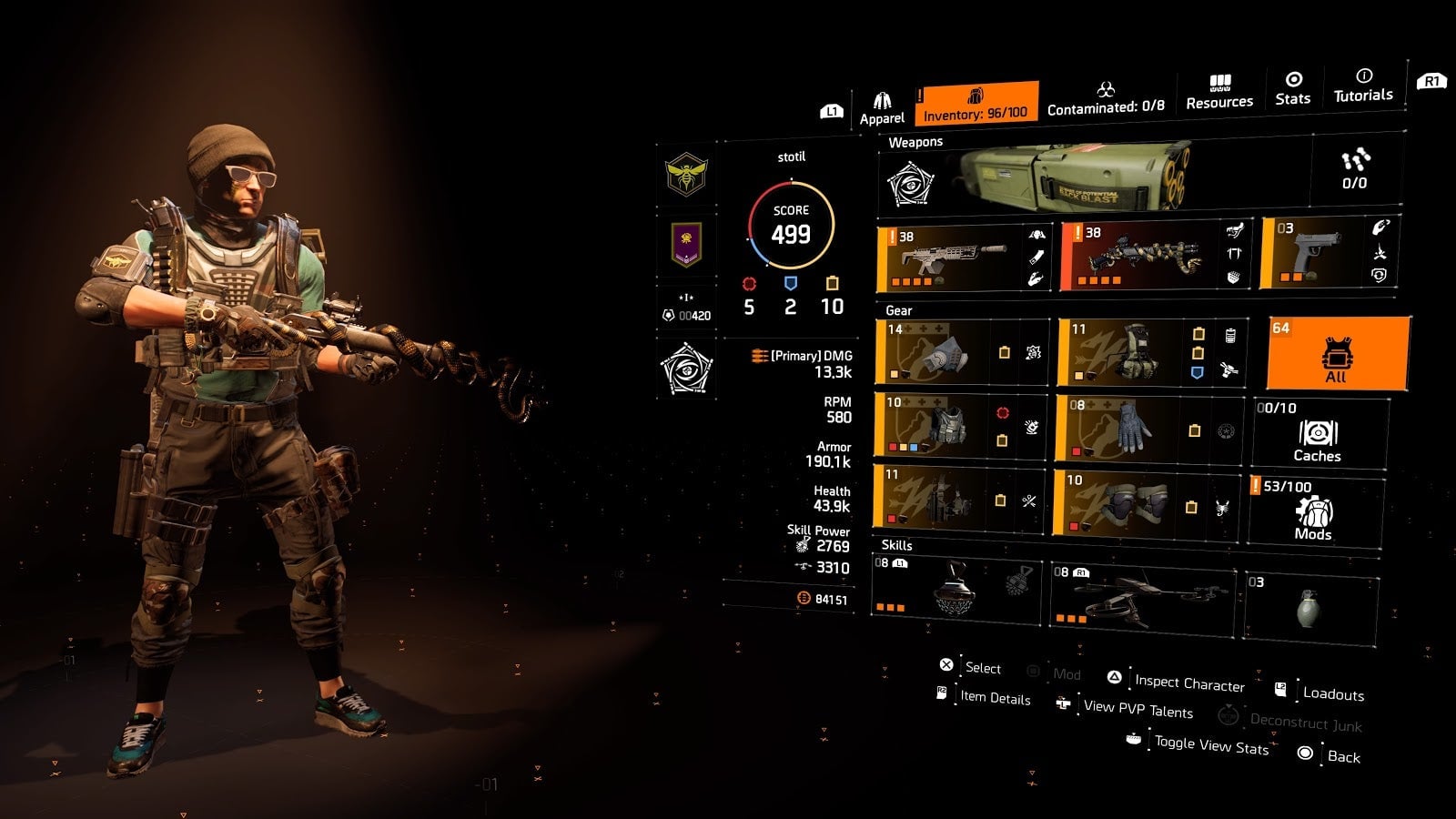
Task: Show All gear items
Action: (1337, 352)
